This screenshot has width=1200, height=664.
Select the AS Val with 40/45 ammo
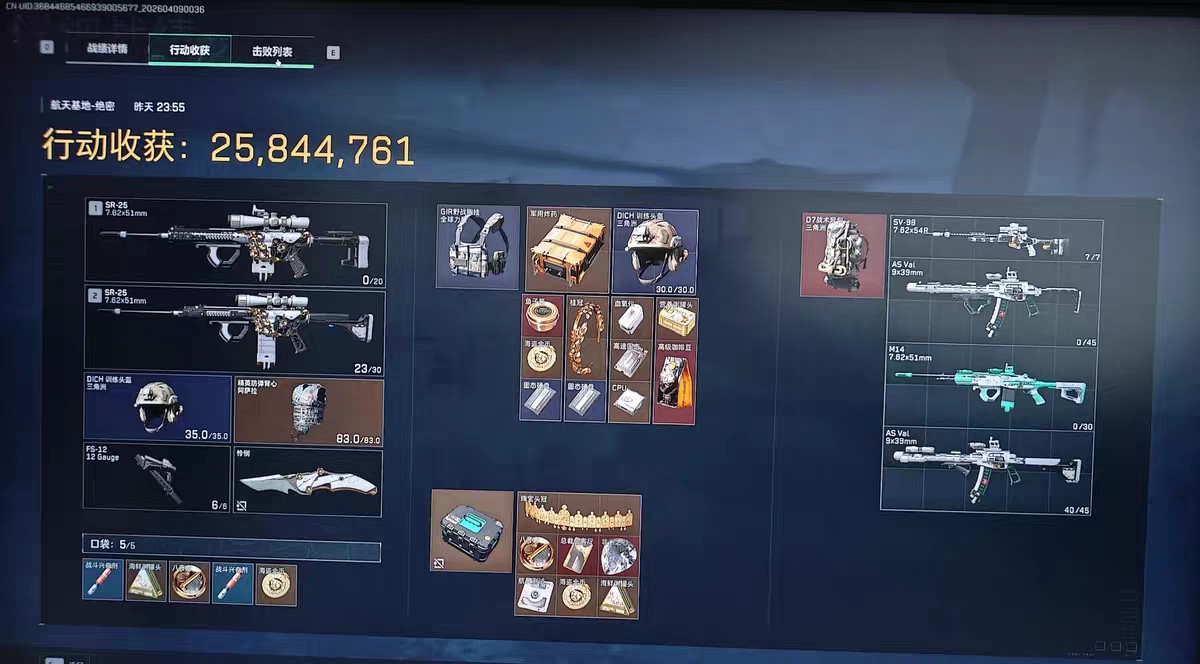[995, 468]
